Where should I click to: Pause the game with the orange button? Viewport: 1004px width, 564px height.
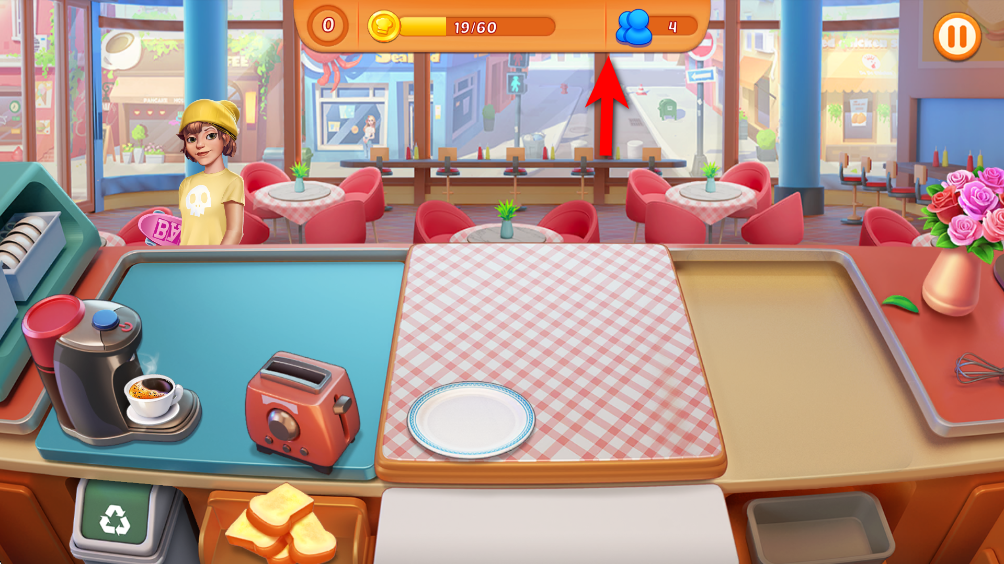coord(956,37)
